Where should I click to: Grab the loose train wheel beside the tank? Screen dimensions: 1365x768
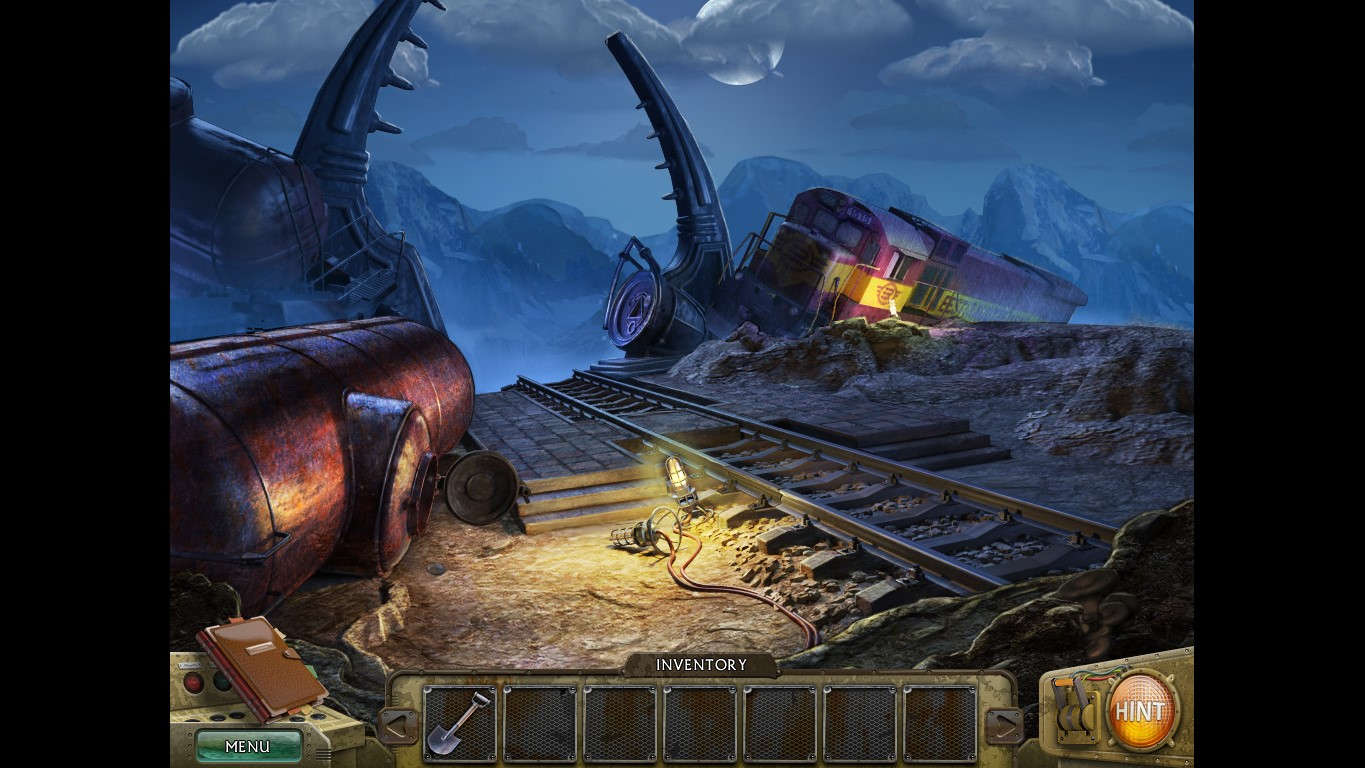click(x=483, y=489)
